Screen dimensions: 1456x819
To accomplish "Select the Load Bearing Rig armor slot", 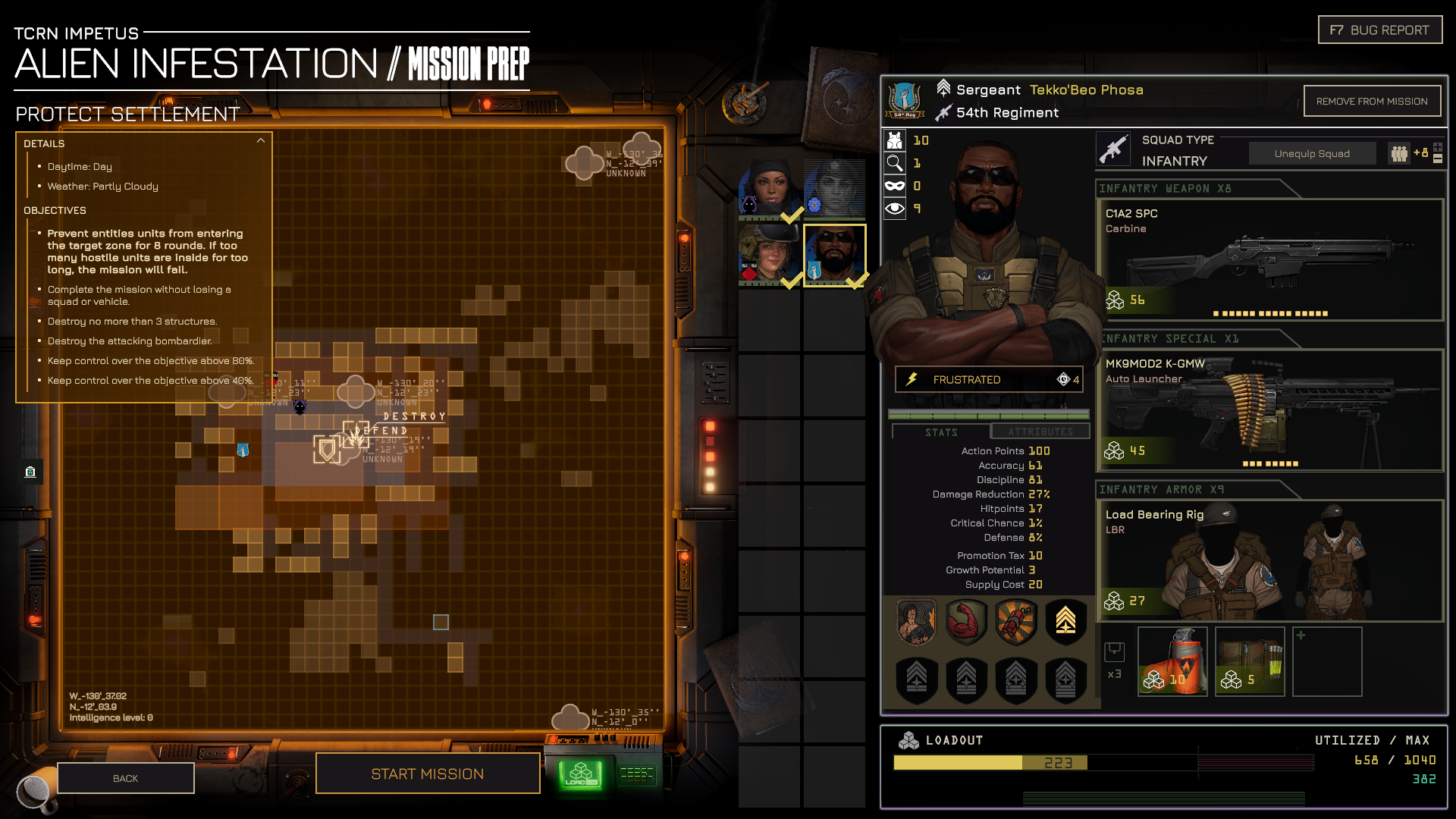I will pyautogui.click(x=1269, y=560).
